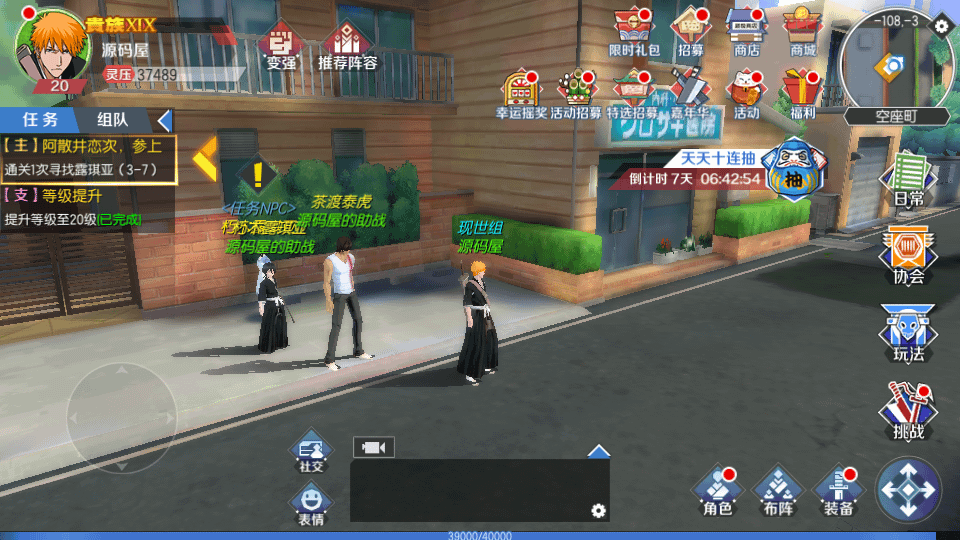Open 推荐阵容 recommended lineup
The image size is (960, 540).
click(347, 45)
